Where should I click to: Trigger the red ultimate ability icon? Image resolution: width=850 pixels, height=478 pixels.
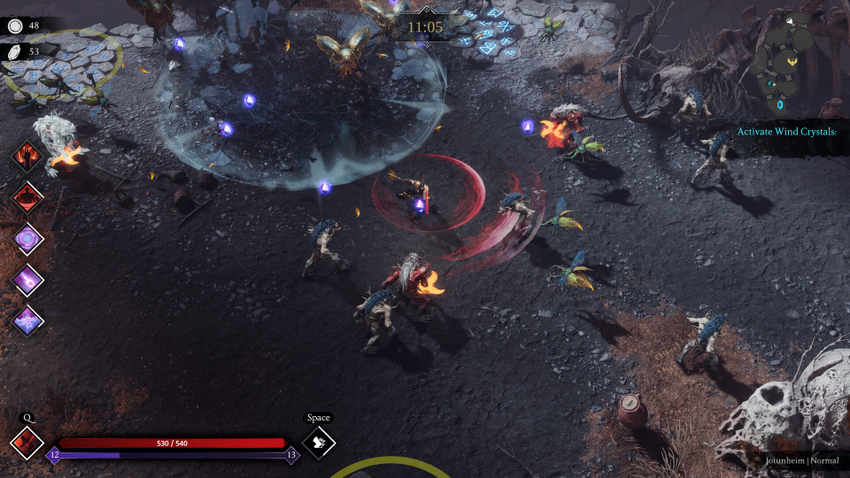[x=26, y=443]
